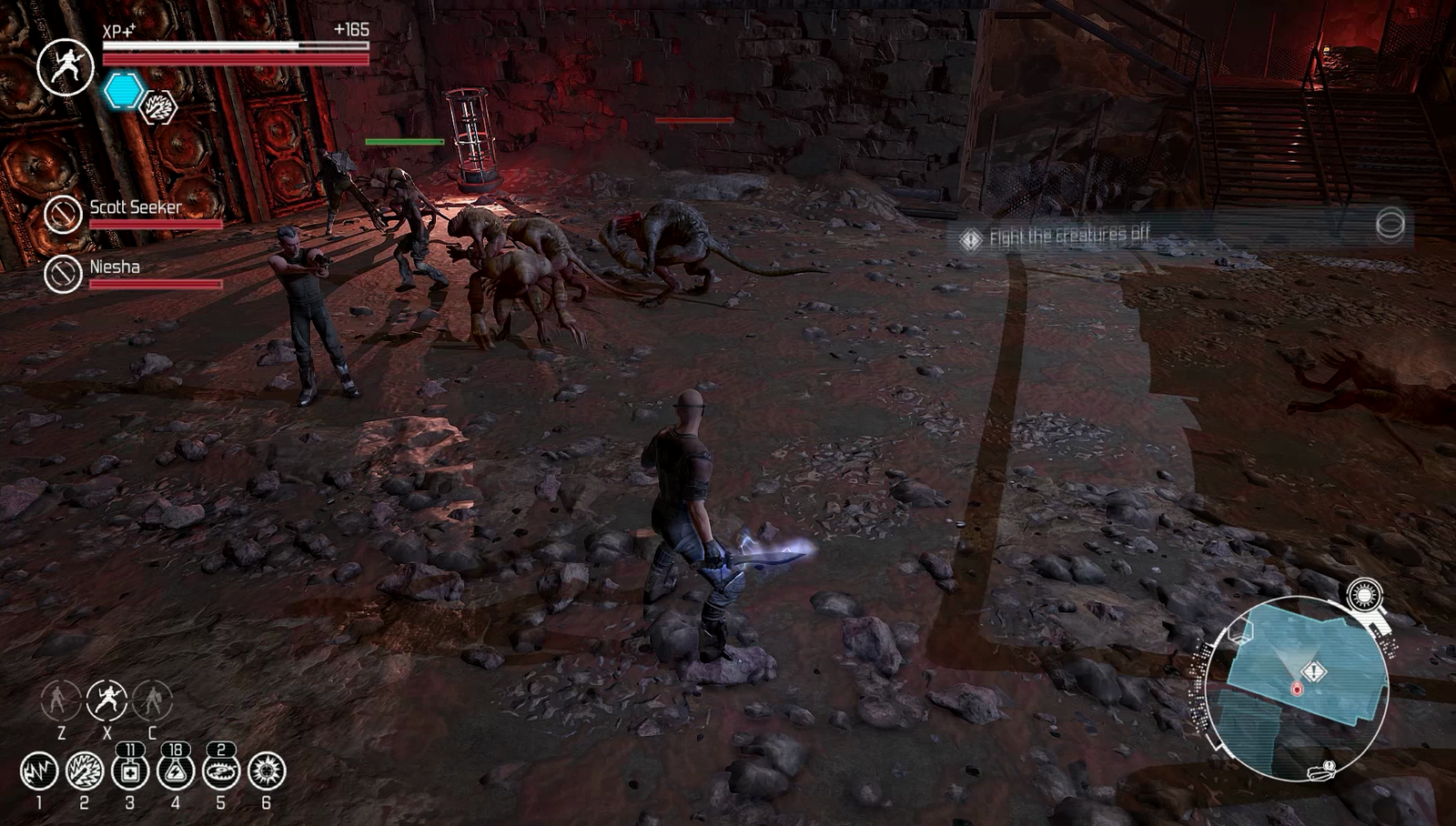Select companion Scott Seeker's portrait icon
The image size is (1456, 826).
point(64,215)
